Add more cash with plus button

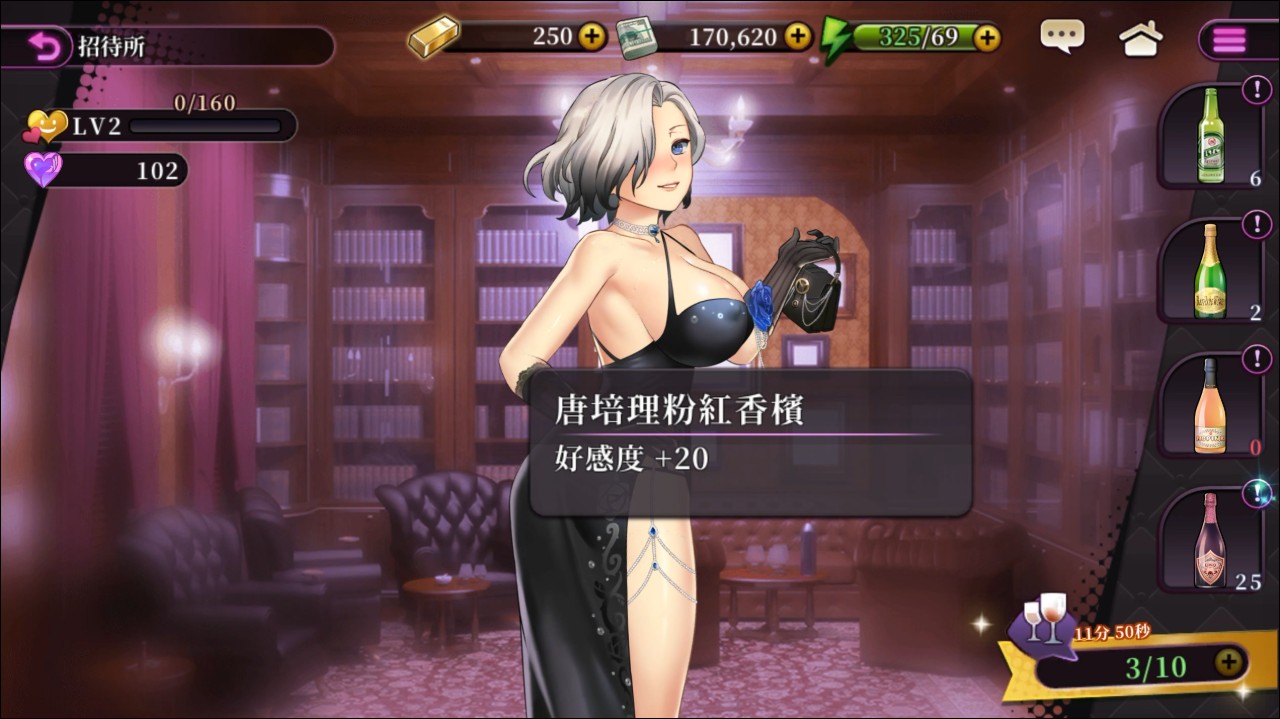coord(797,37)
